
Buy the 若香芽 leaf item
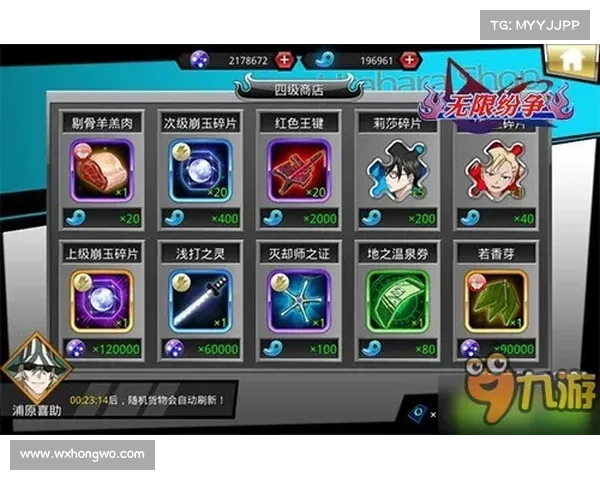[x=493, y=299]
